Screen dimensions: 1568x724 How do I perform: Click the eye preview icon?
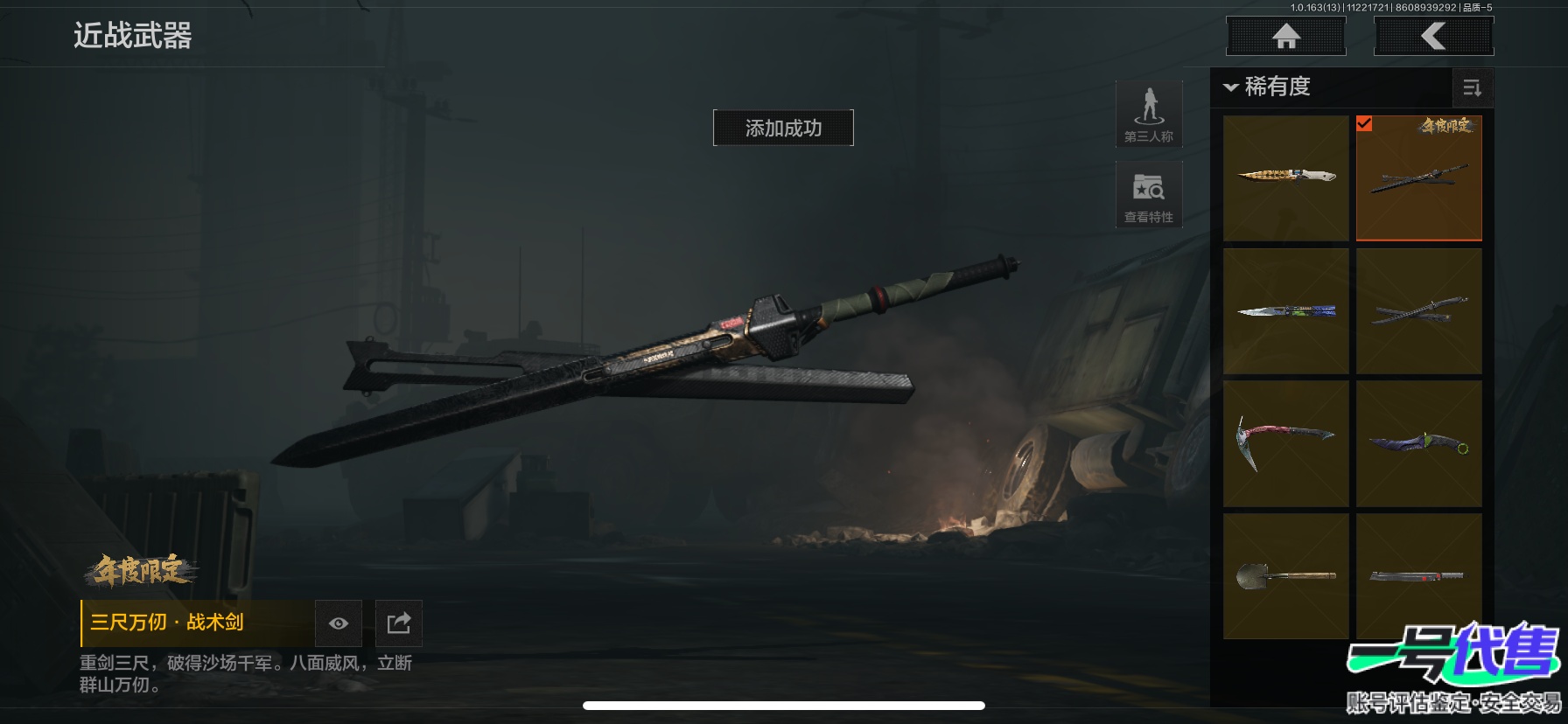tap(339, 623)
